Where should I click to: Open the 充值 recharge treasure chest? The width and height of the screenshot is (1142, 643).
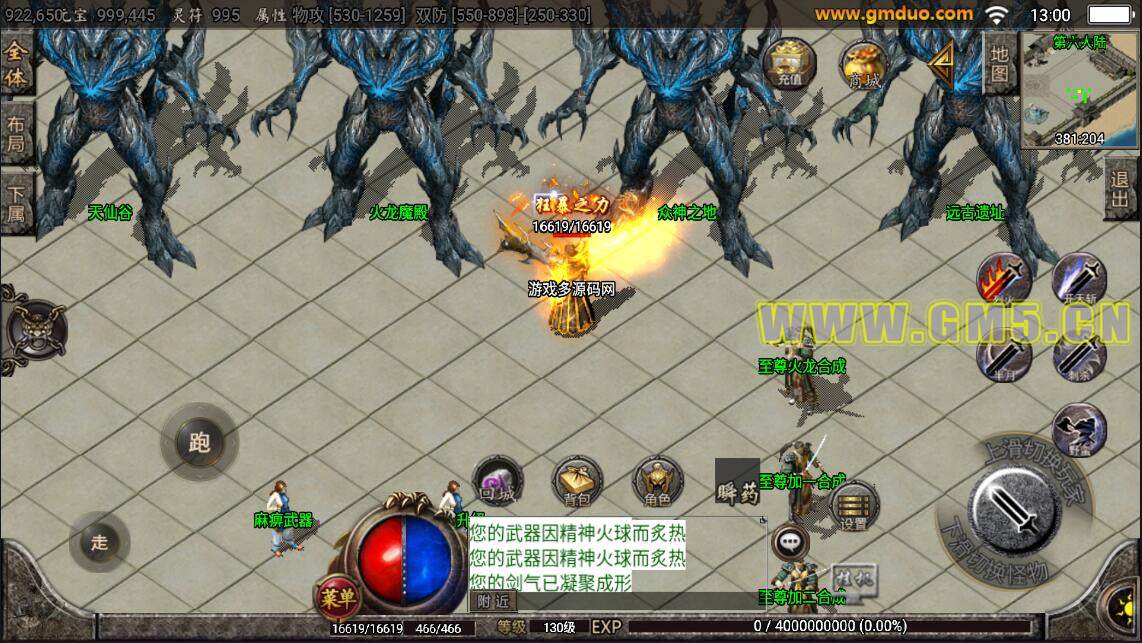pyautogui.click(x=789, y=62)
